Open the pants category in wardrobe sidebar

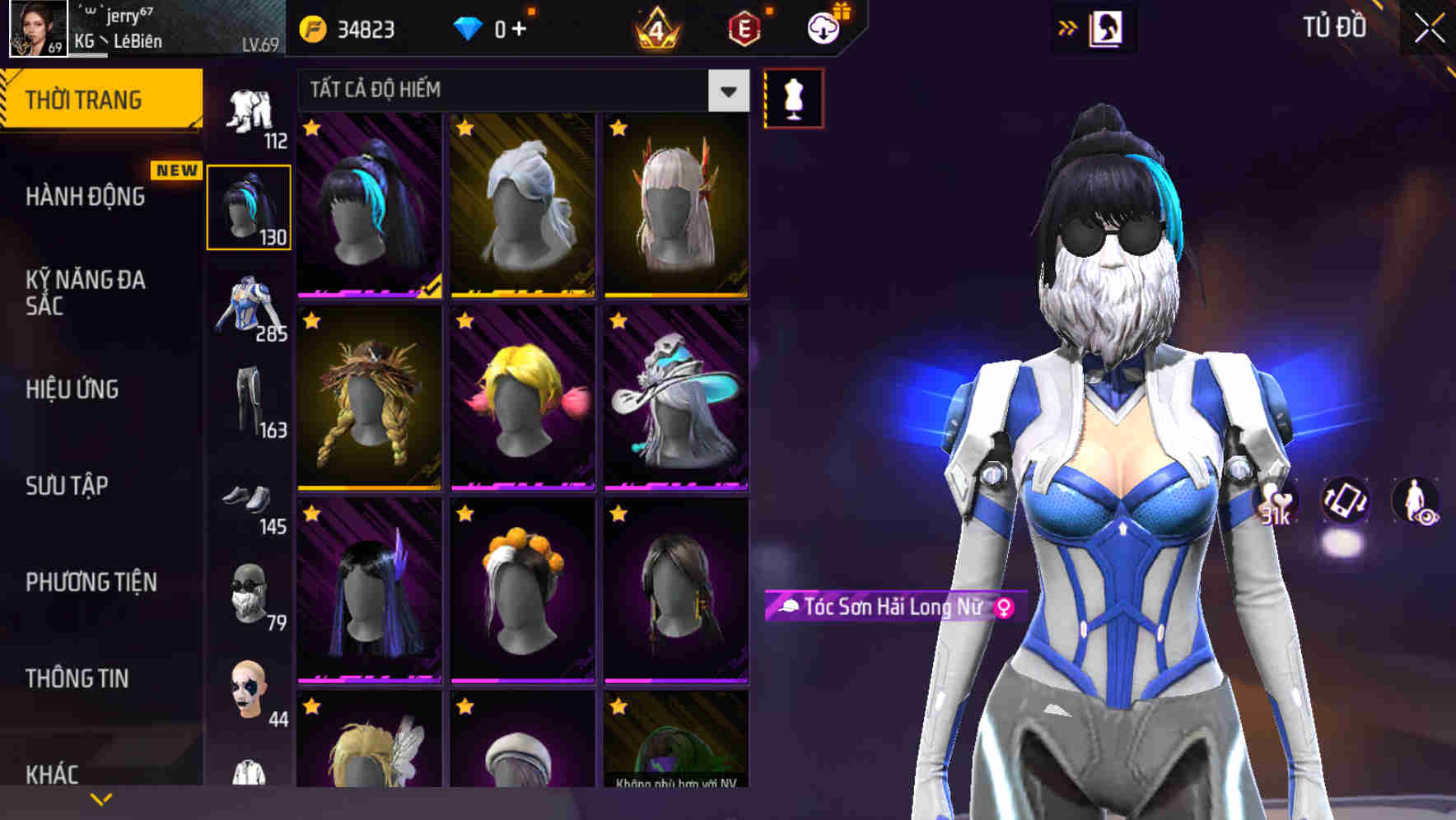(250, 403)
